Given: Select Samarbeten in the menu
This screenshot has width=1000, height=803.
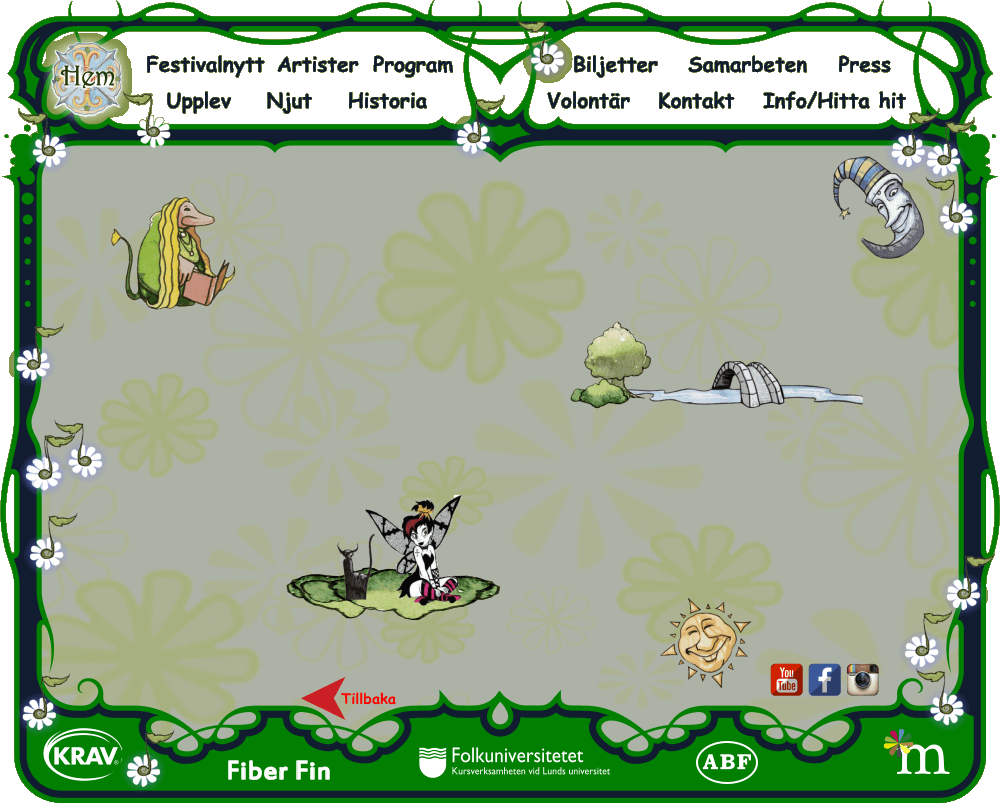Looking at the screenshot, I should [747, 66].
